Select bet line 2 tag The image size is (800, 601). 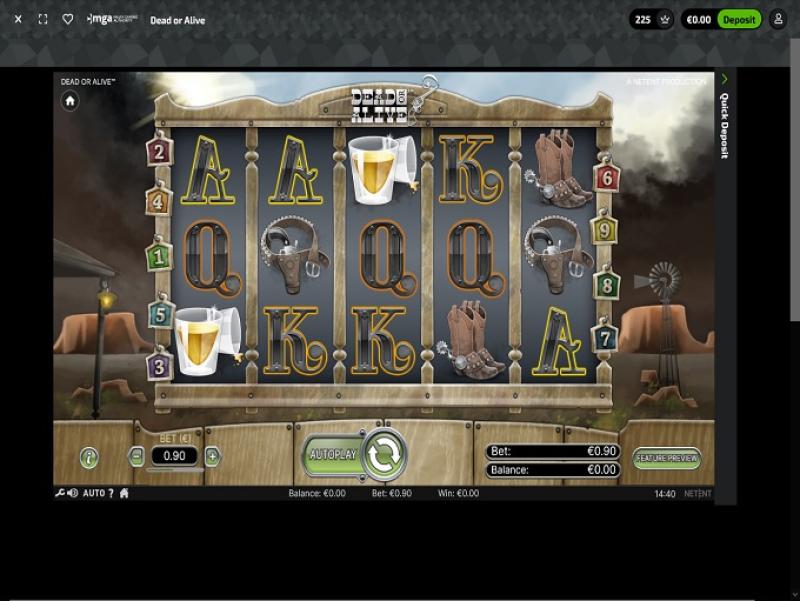point(159,152)
